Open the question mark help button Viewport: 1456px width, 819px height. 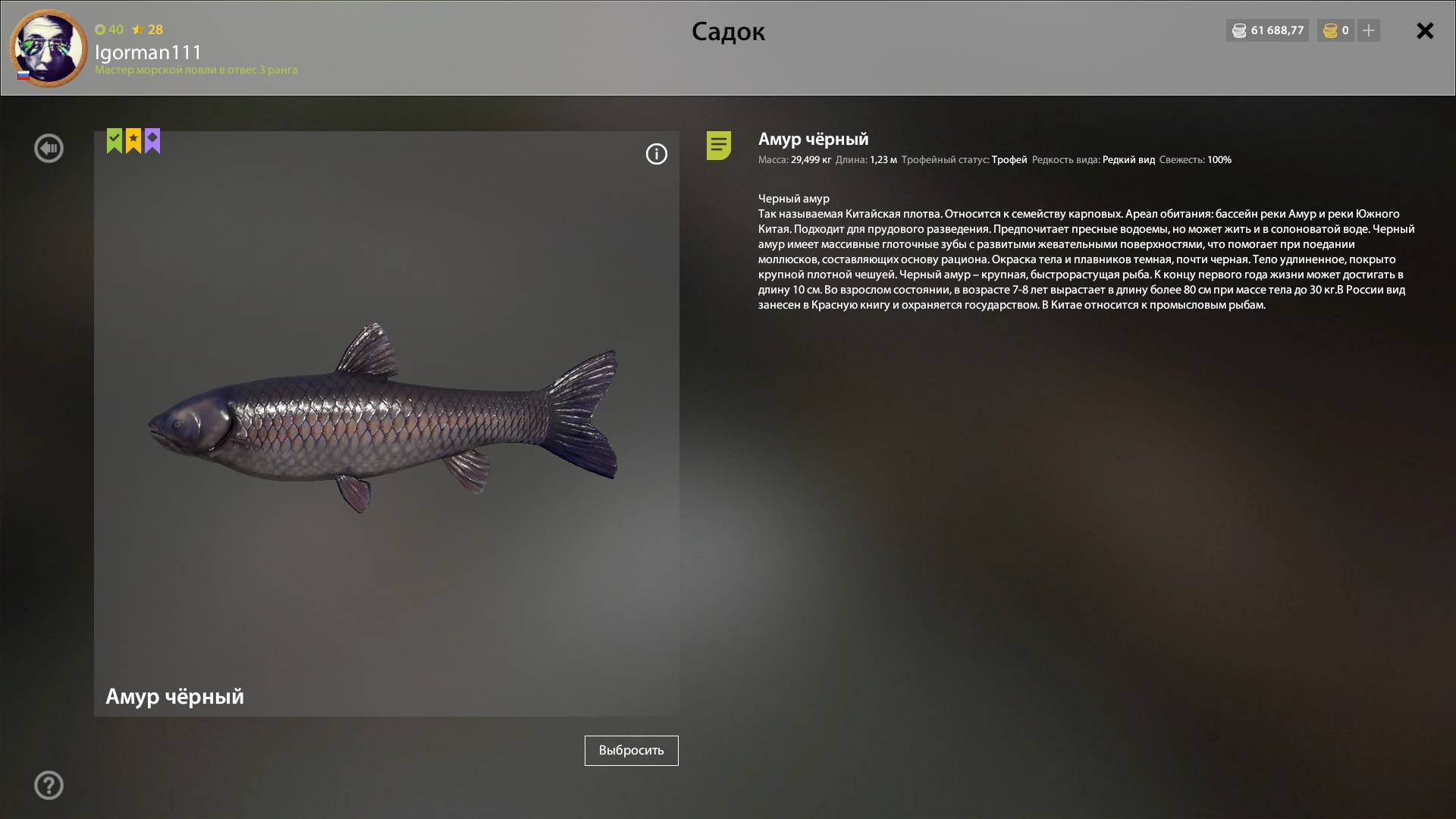[x=49, y=786]
